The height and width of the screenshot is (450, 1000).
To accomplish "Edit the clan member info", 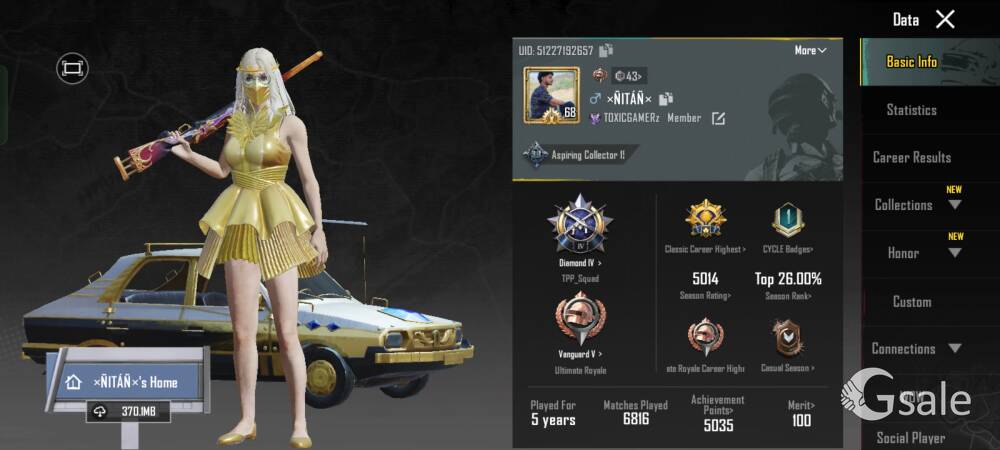I will [718, 119].
